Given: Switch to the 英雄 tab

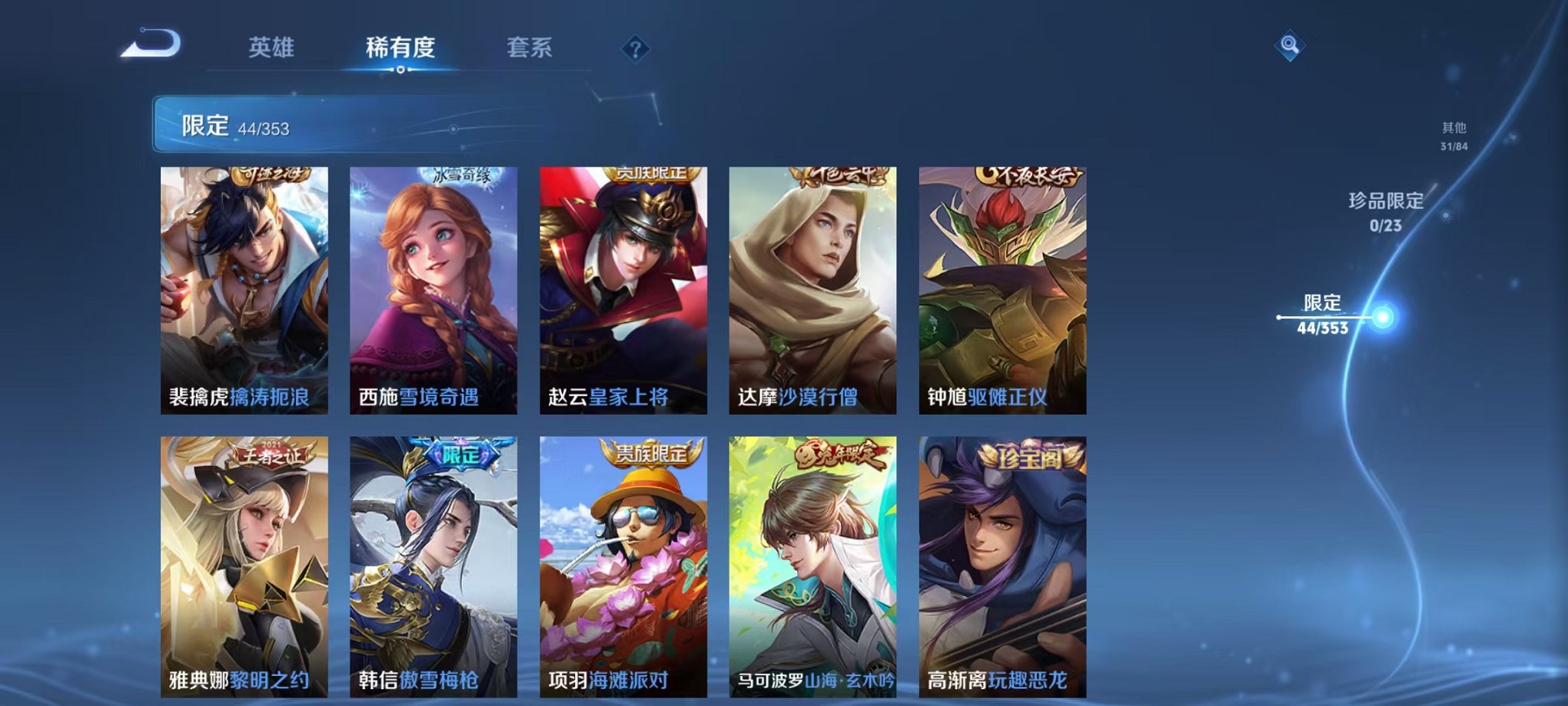Looking at the screenshot, I should (273, 48).
